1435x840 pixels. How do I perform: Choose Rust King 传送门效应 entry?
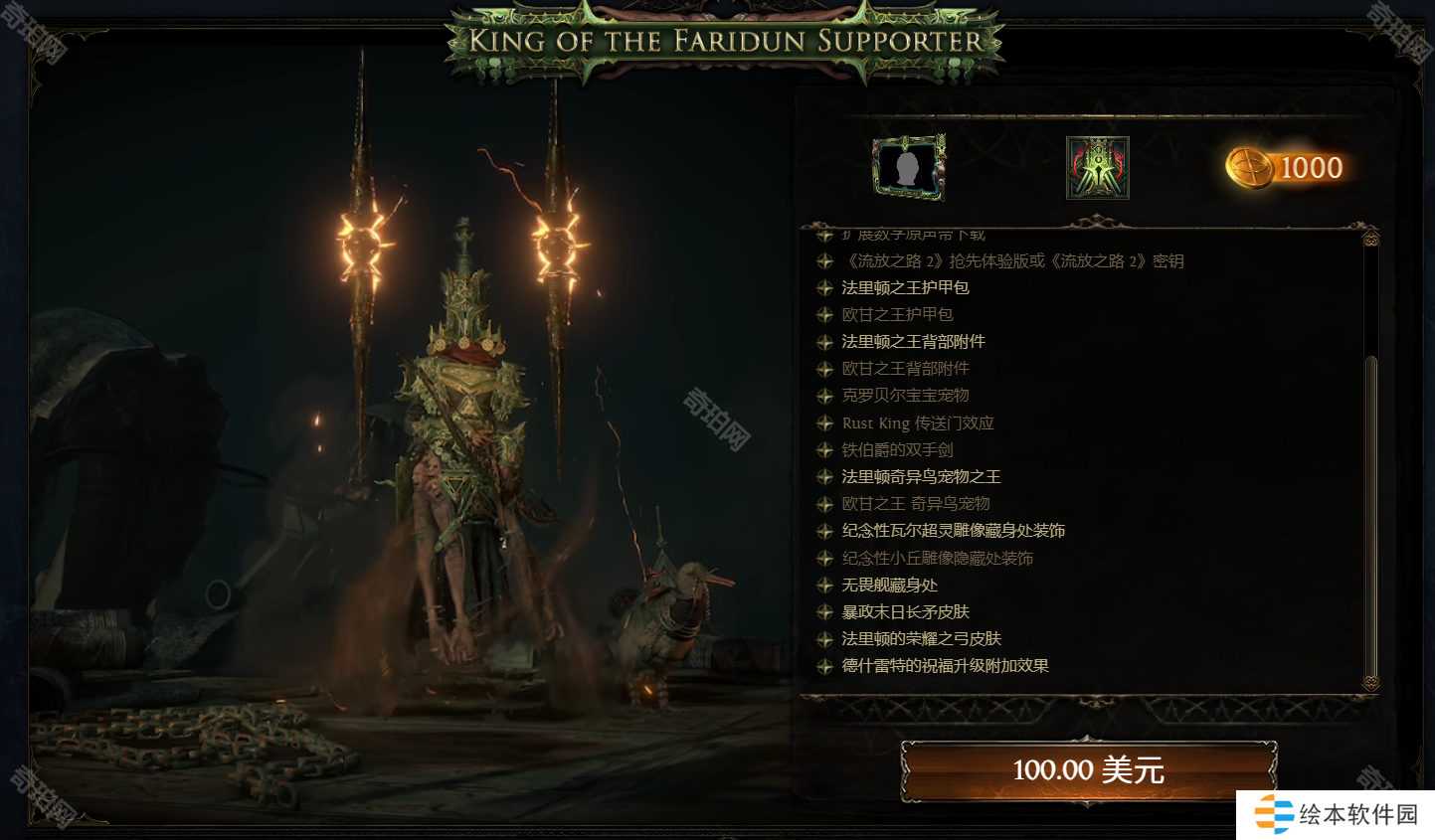917,423
